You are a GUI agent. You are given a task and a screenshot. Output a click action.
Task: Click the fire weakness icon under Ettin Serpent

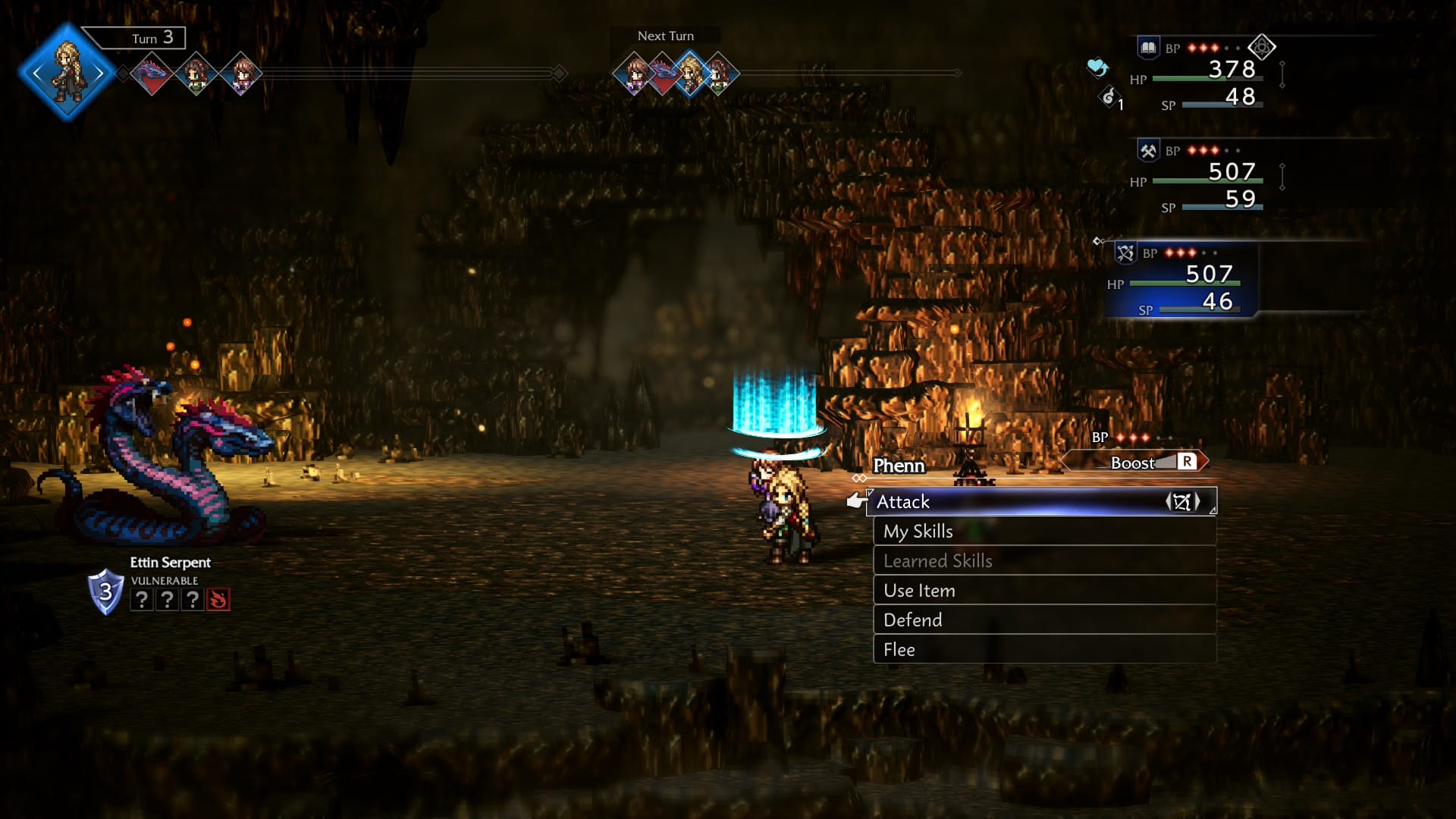point(218,600)
